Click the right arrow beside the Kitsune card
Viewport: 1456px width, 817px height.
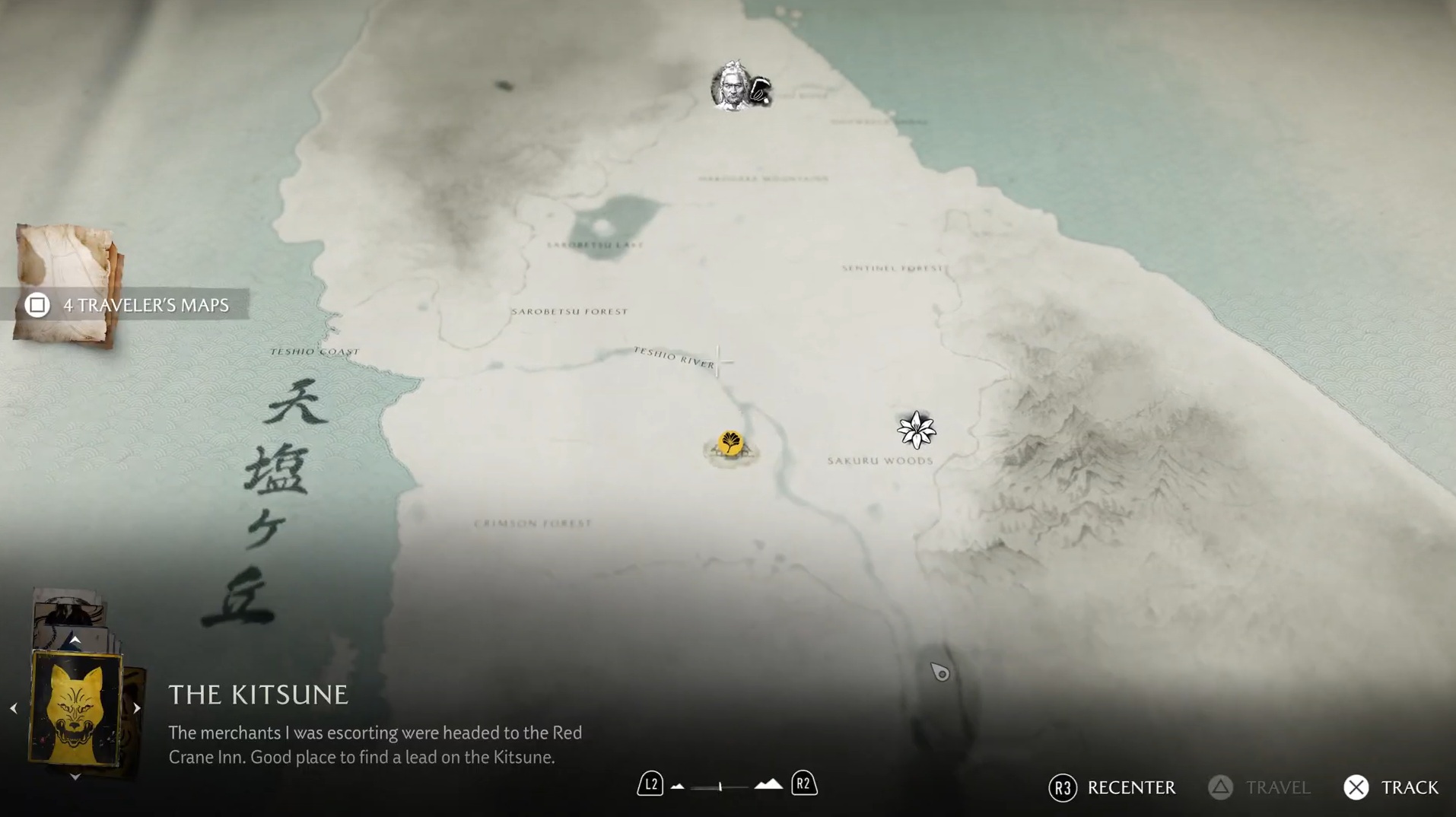[137, 708]
